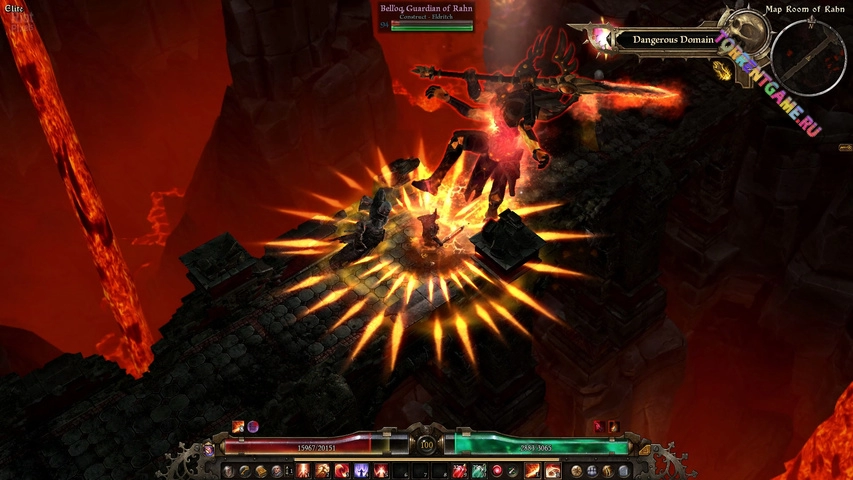Viewport: 853px width, 480px height.
Task: Click the character portrait beside the health bar
Action: [211, 449]
